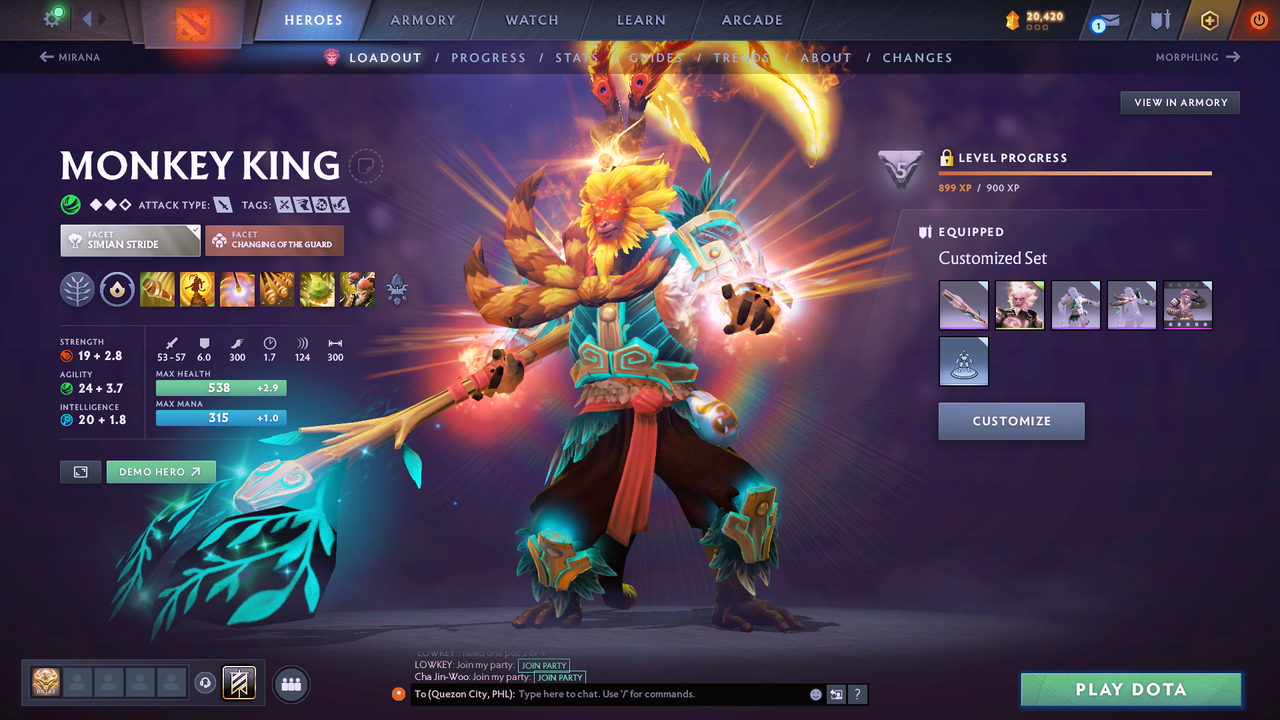The image size is (1280, 720).
Task: Open the armory shield and sword icon
Action: (x=1162, y=20)
